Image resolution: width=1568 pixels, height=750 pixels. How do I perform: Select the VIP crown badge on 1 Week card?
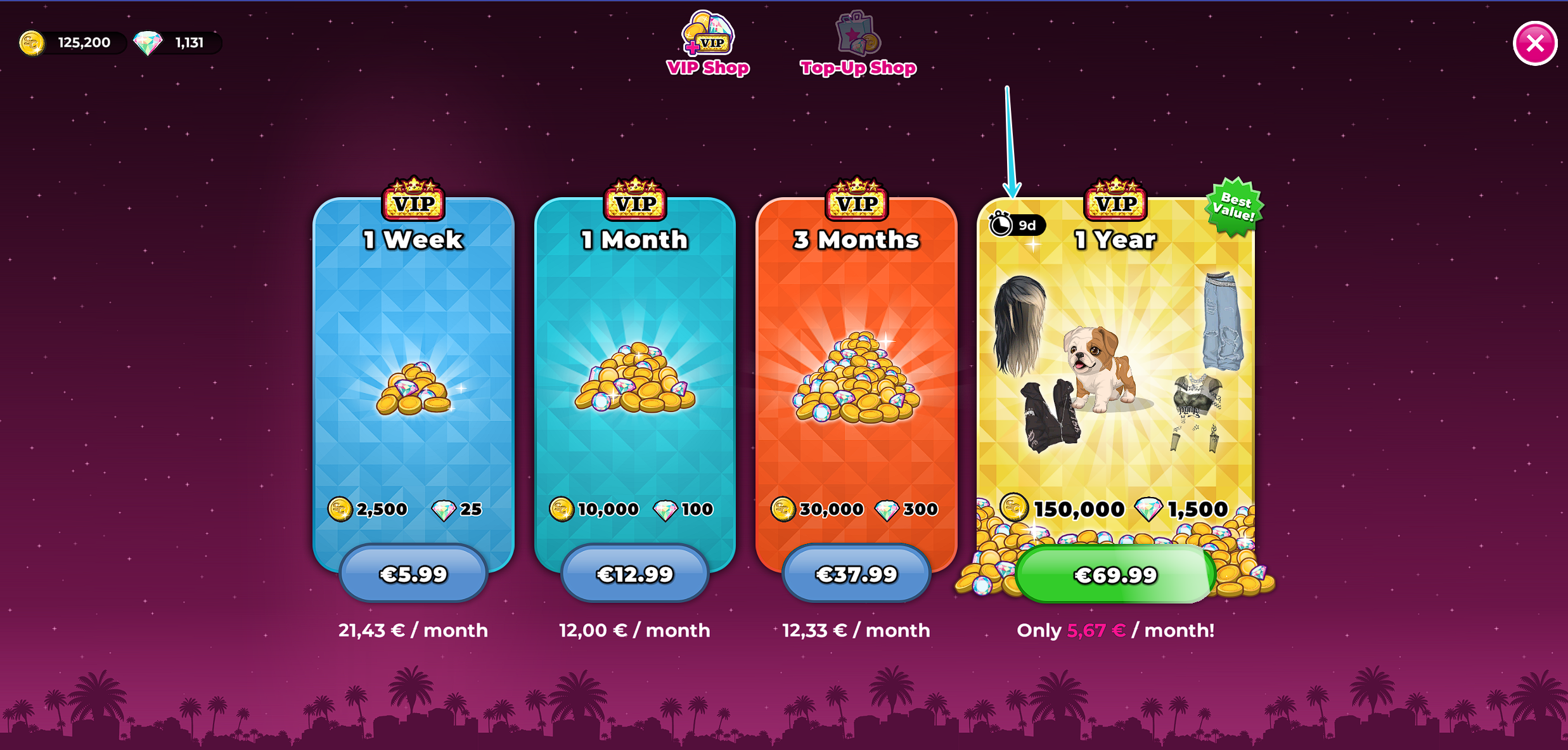[413, 200]
